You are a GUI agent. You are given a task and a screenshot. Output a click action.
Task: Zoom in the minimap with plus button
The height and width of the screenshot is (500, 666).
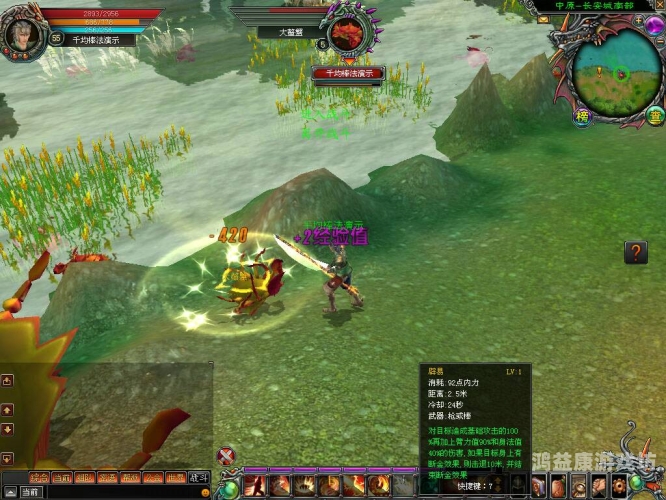click(639, 21)
